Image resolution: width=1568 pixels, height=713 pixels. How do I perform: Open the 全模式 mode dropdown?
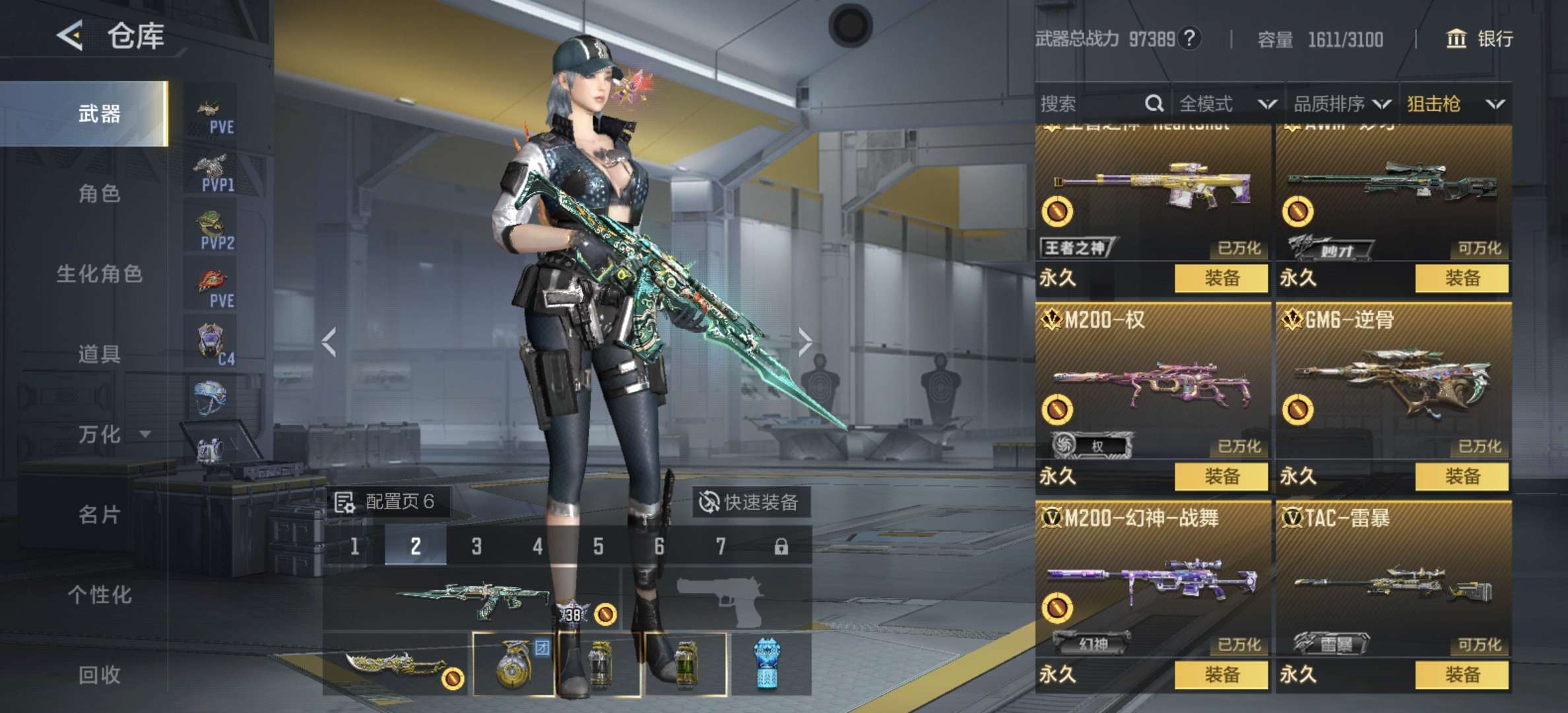(x=1226, y=104)
